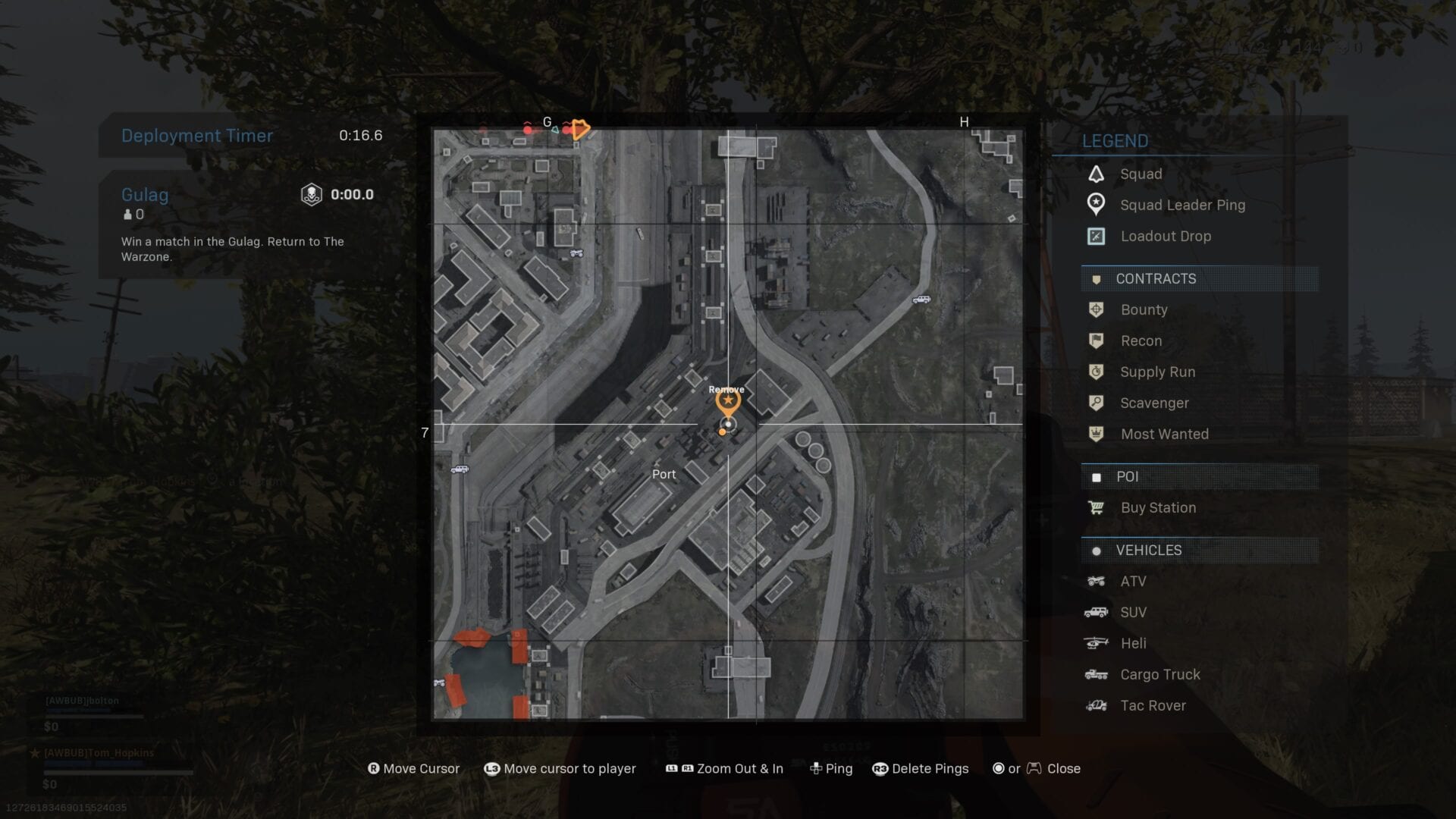Click the Buy Station legend entry
Screen dimensions: 1456x819
click(x=1158, y=507)
